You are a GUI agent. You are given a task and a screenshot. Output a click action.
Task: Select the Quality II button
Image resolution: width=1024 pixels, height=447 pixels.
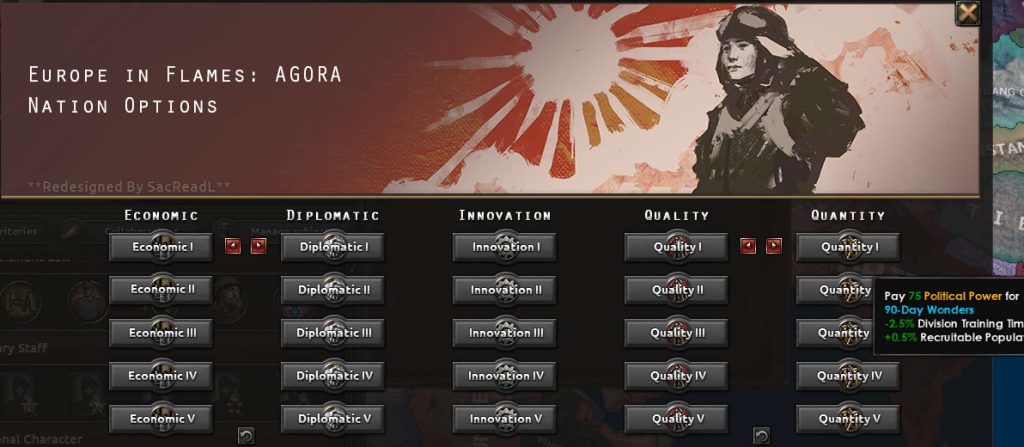pyautogui.click(x=677, y=290)
